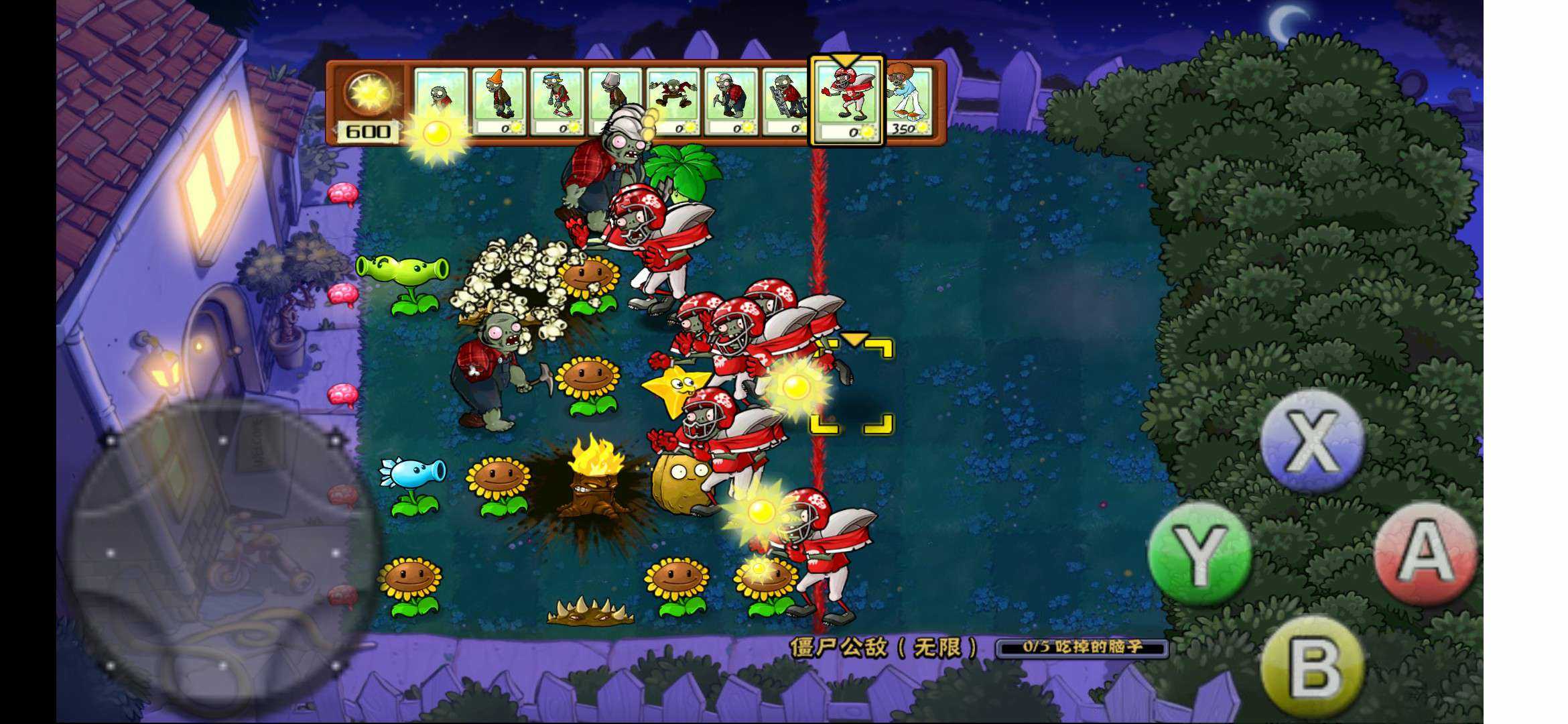This screenshot has width=1568, height=724.
Task: Pick the Ladder Zombie card
Action: [x=787, y=101]
